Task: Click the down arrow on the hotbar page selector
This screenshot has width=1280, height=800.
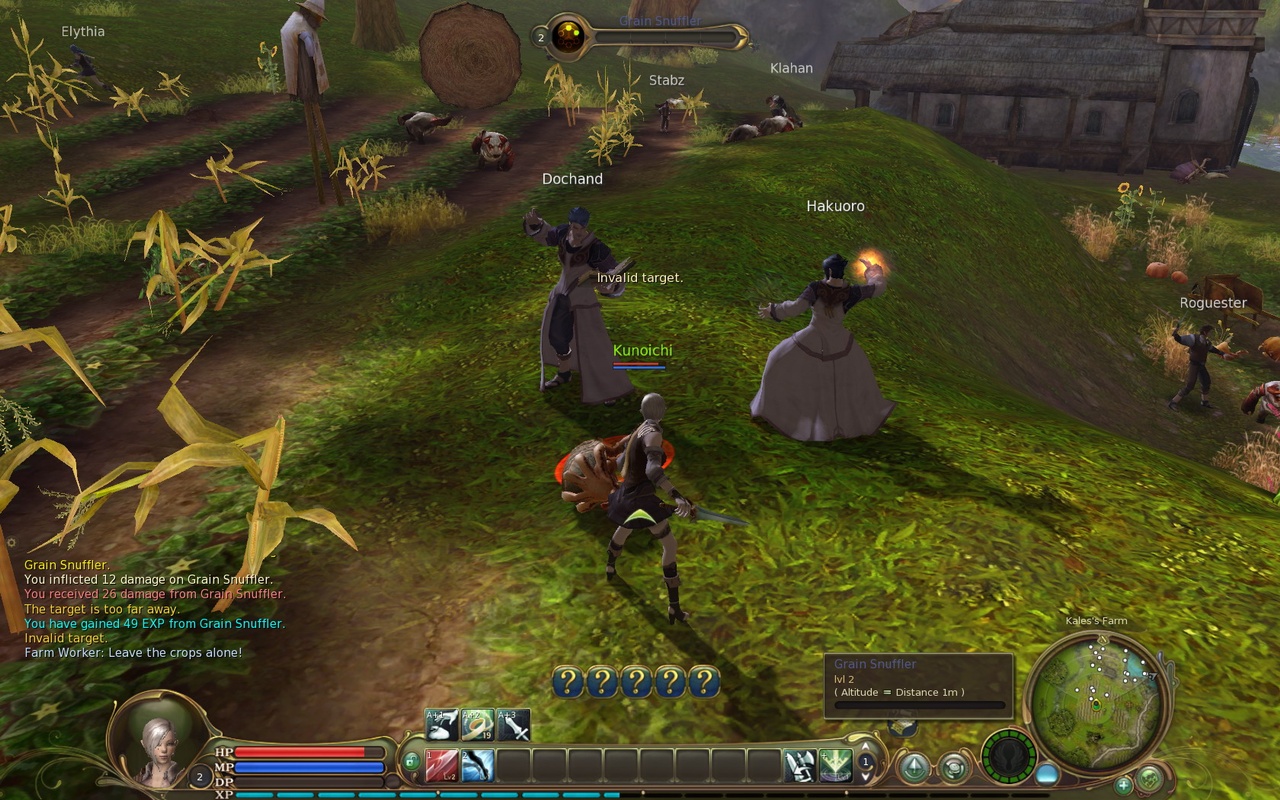Action: click(865, 778)
